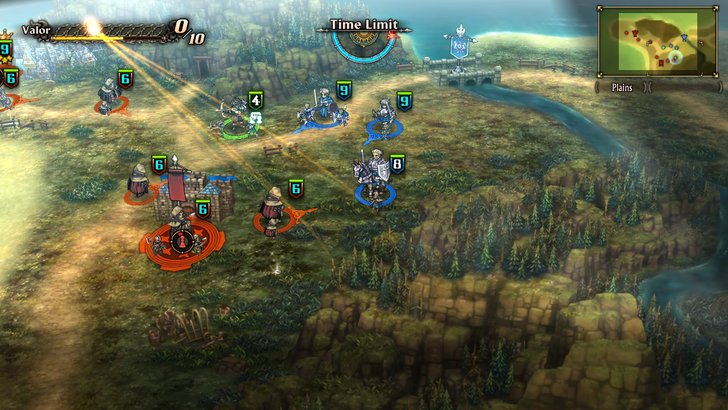Open the minimap in the corner

(656, 41)
